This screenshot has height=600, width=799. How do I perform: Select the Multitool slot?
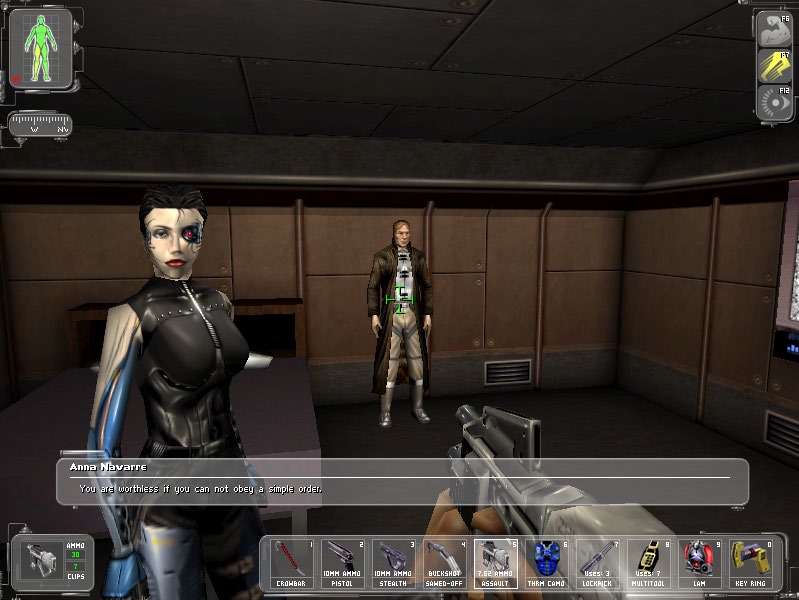(x=648, y=563)
